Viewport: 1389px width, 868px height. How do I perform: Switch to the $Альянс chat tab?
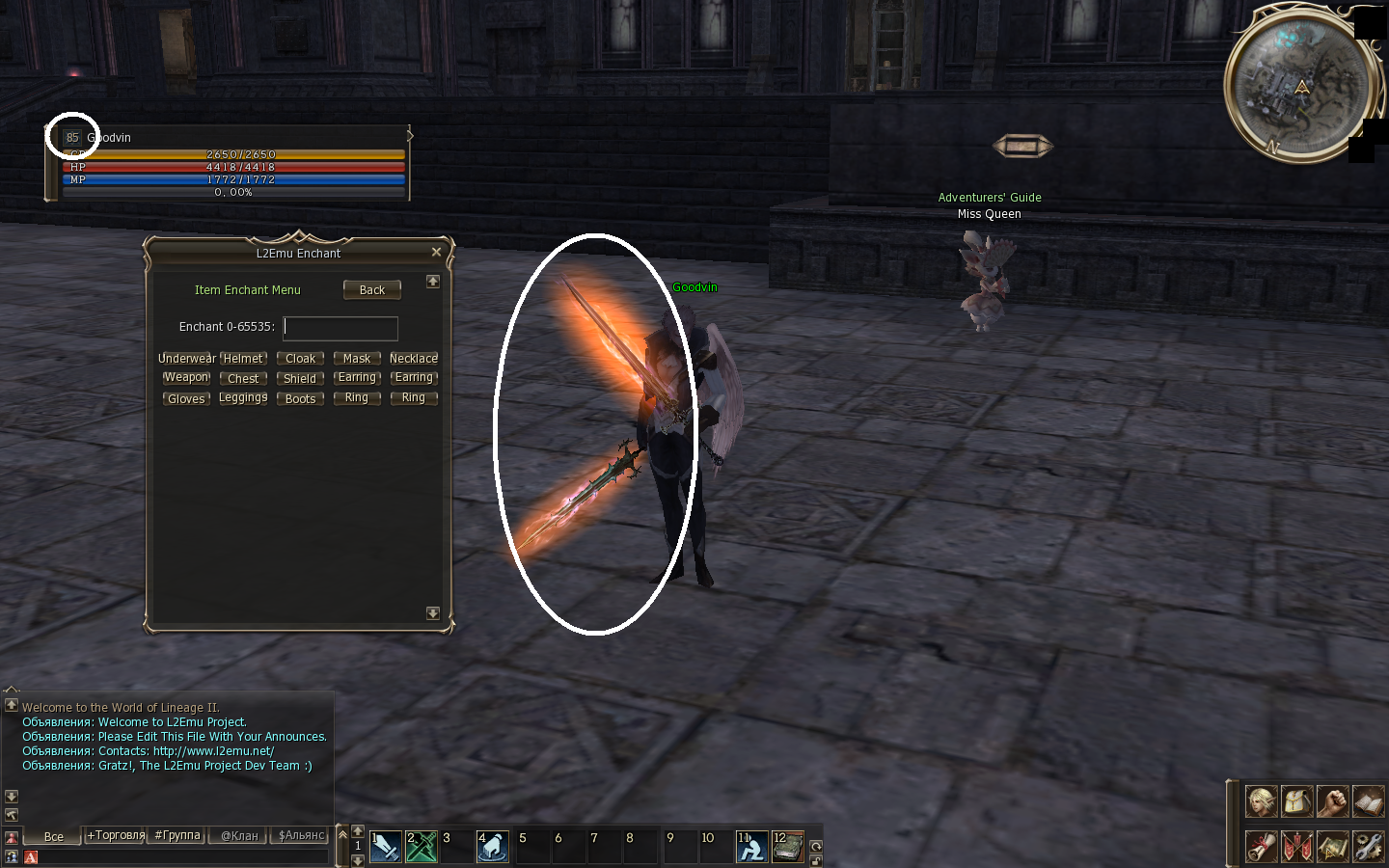coord(302,836)
